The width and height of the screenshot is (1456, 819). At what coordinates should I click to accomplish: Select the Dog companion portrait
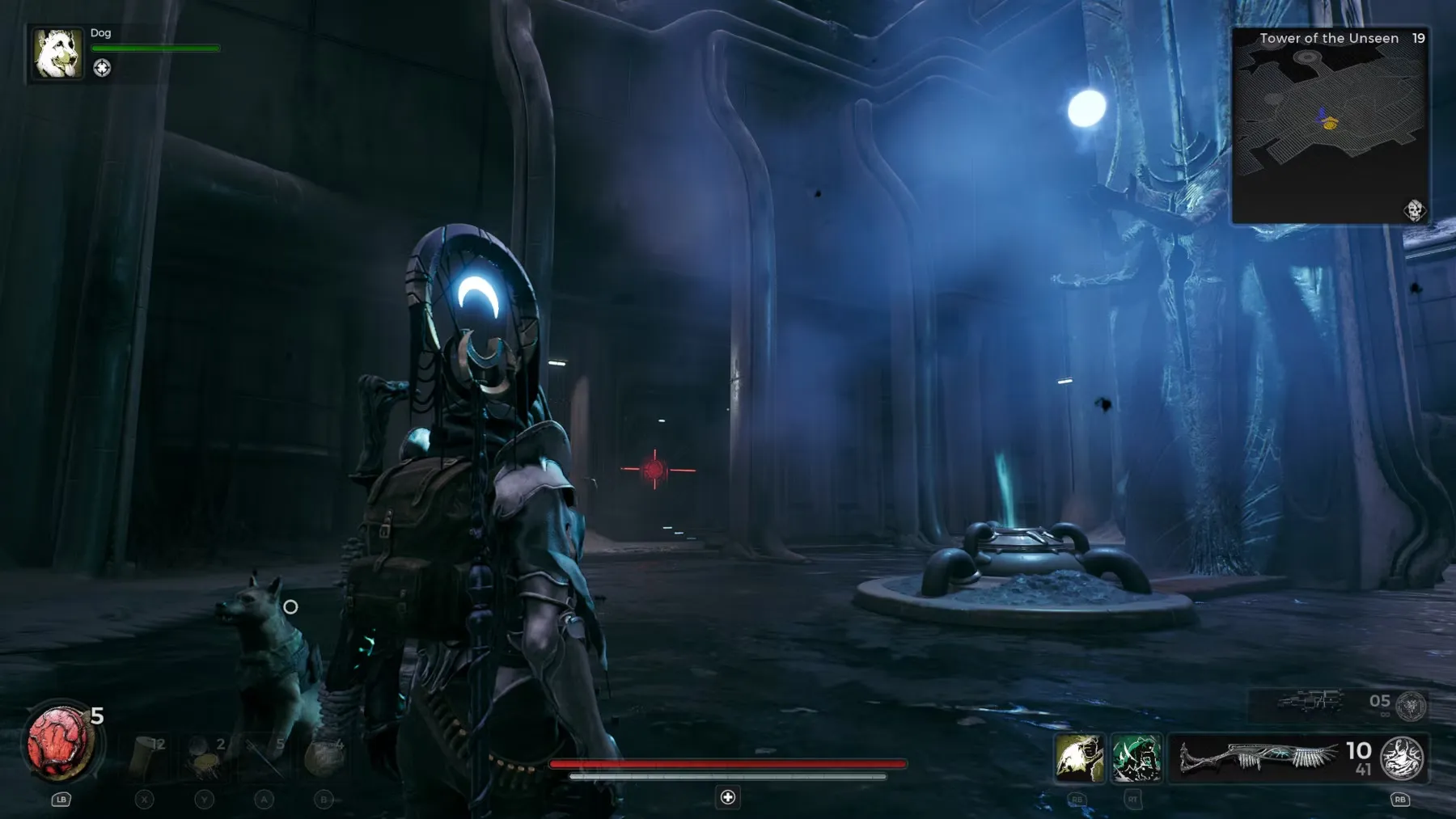pyautogui.click(x=57, y=53)
